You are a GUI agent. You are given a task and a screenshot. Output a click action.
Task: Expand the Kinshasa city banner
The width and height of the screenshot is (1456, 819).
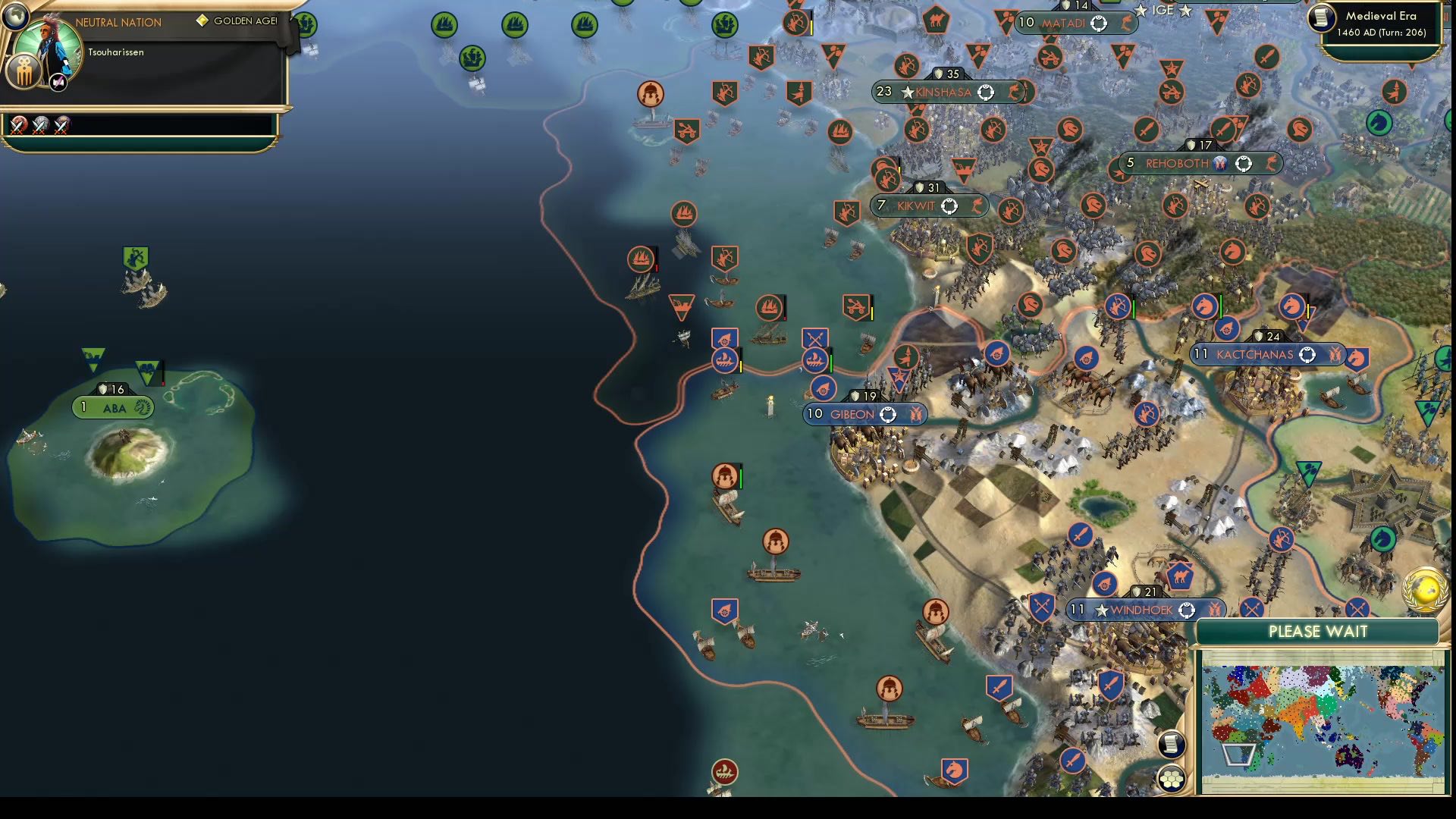point(943,91)
